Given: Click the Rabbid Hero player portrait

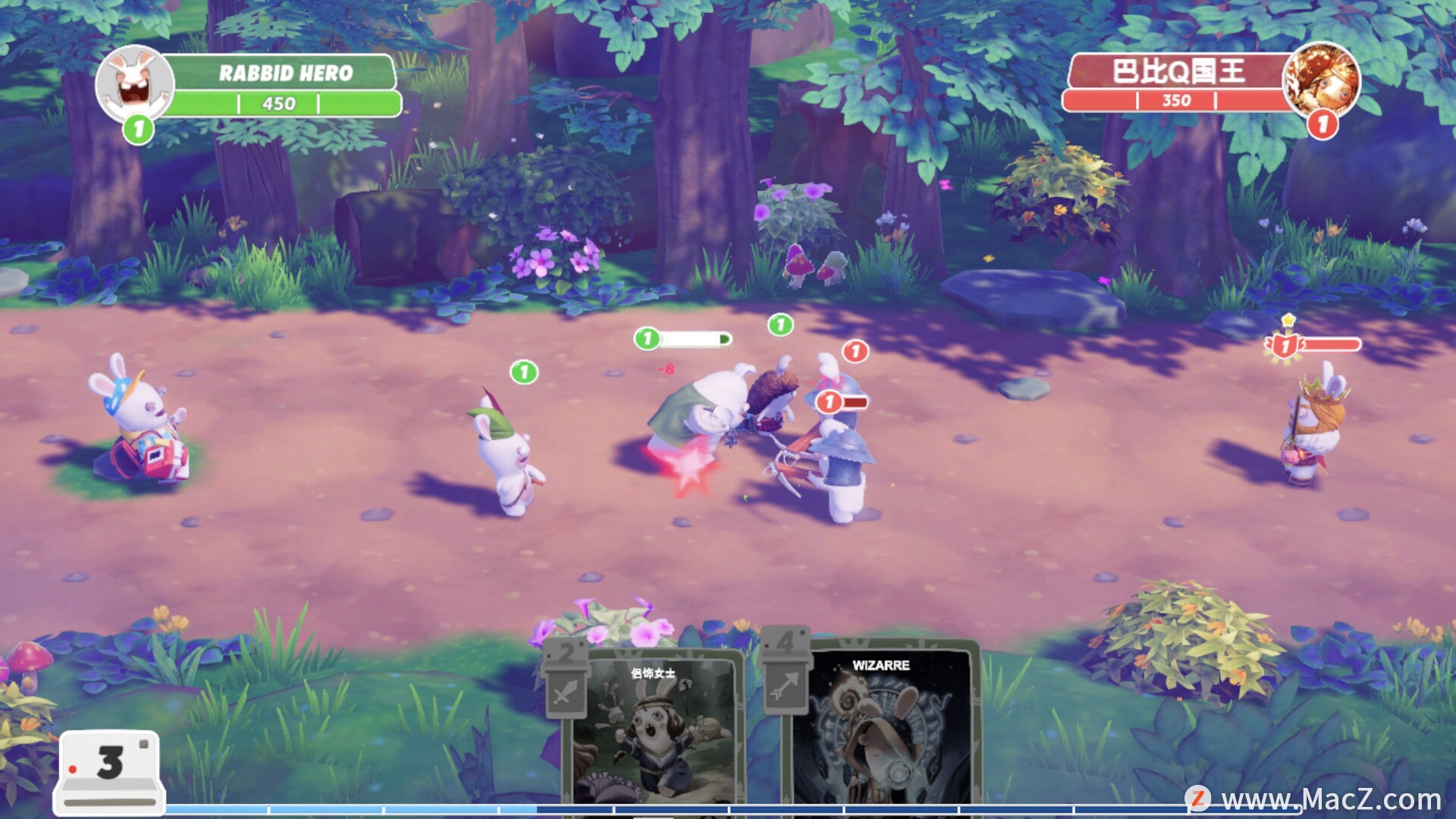Looking at the screenshot, I should [135, 83].
